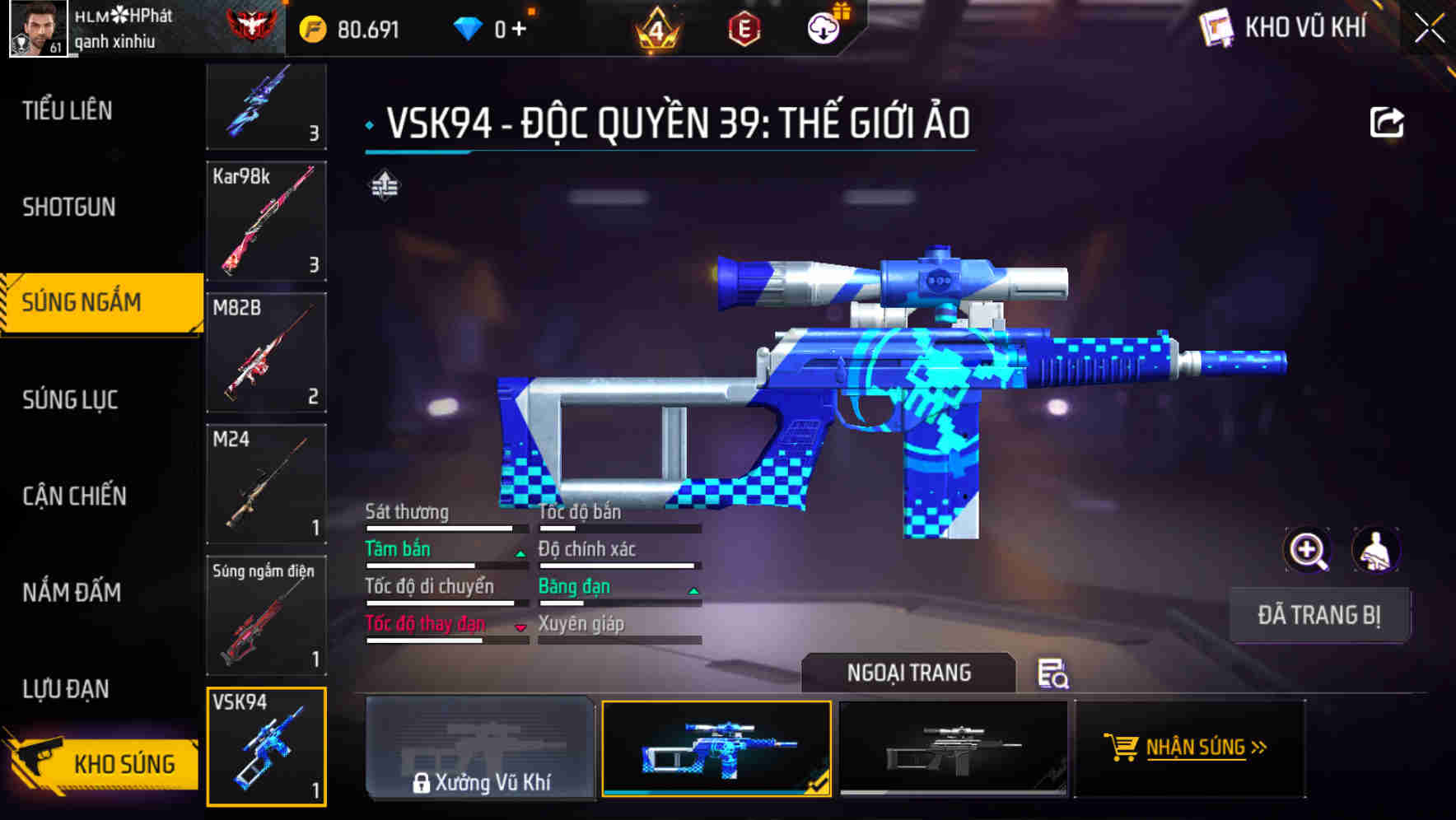The width and height of the screenshot is (1456, 820).
Task: Switch to the Ngoại Trang tab
Action: point(908,673)
